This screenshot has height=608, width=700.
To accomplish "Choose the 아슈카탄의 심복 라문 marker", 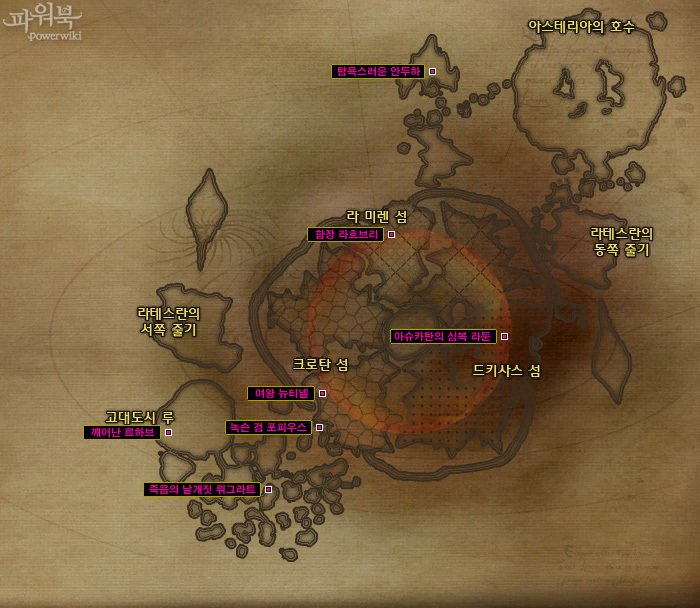I will tap(504, 337).
